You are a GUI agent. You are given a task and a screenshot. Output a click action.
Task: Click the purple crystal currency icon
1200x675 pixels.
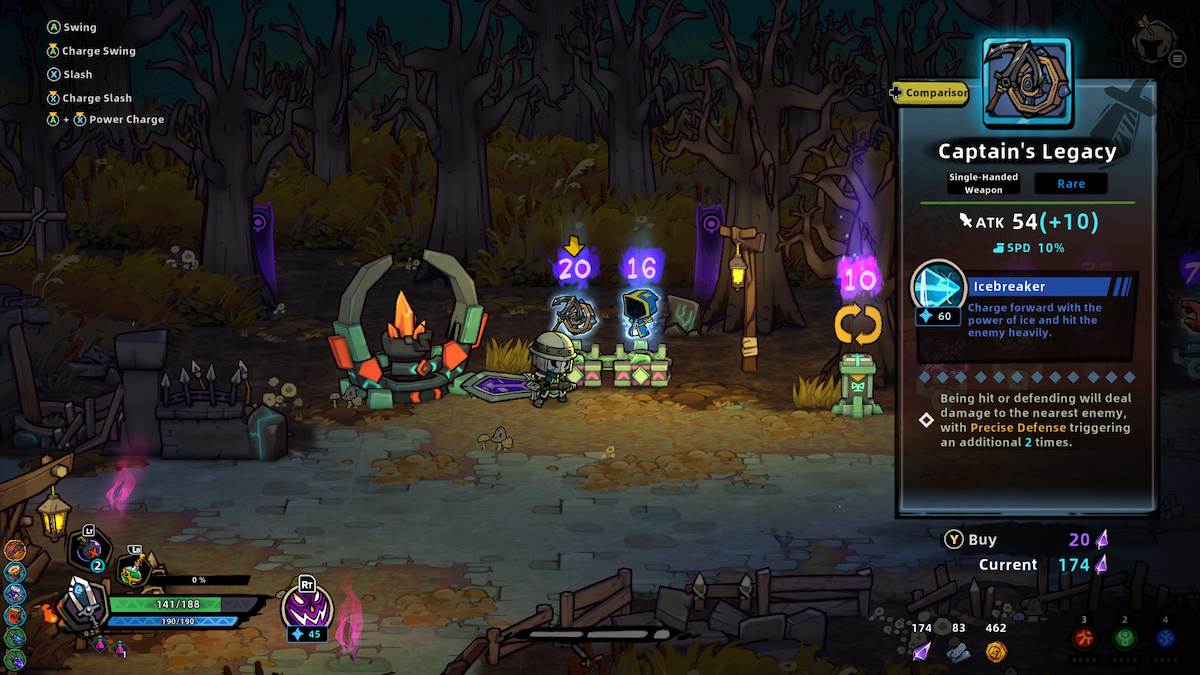(x=921, y=651)
